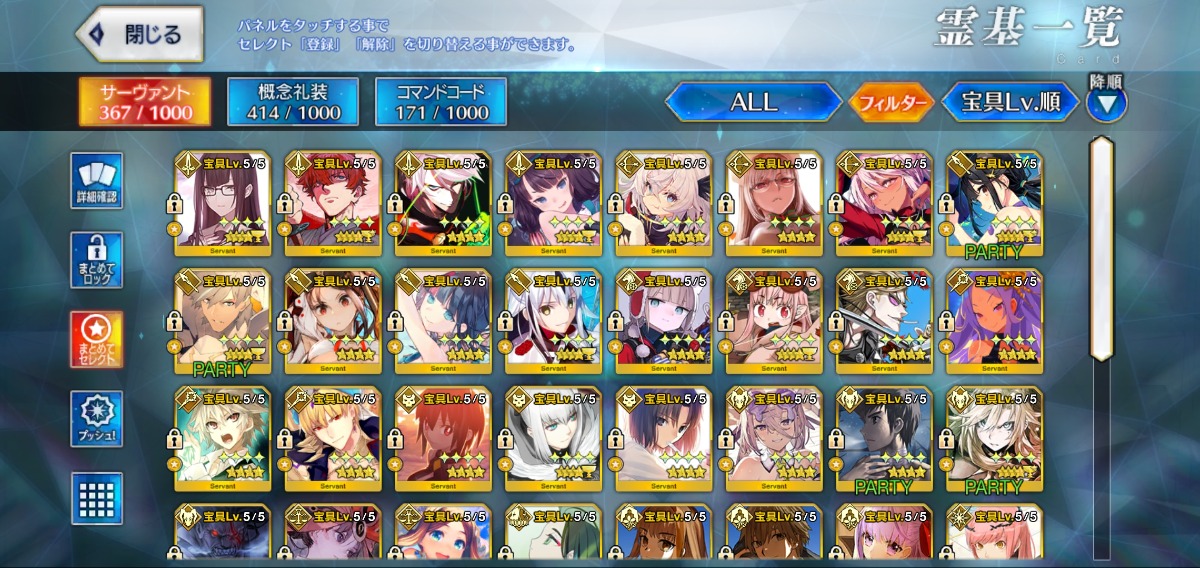Switch to the サーヴァント tab
This screenshot has width=1200, height=568.
tap(145, 102)
